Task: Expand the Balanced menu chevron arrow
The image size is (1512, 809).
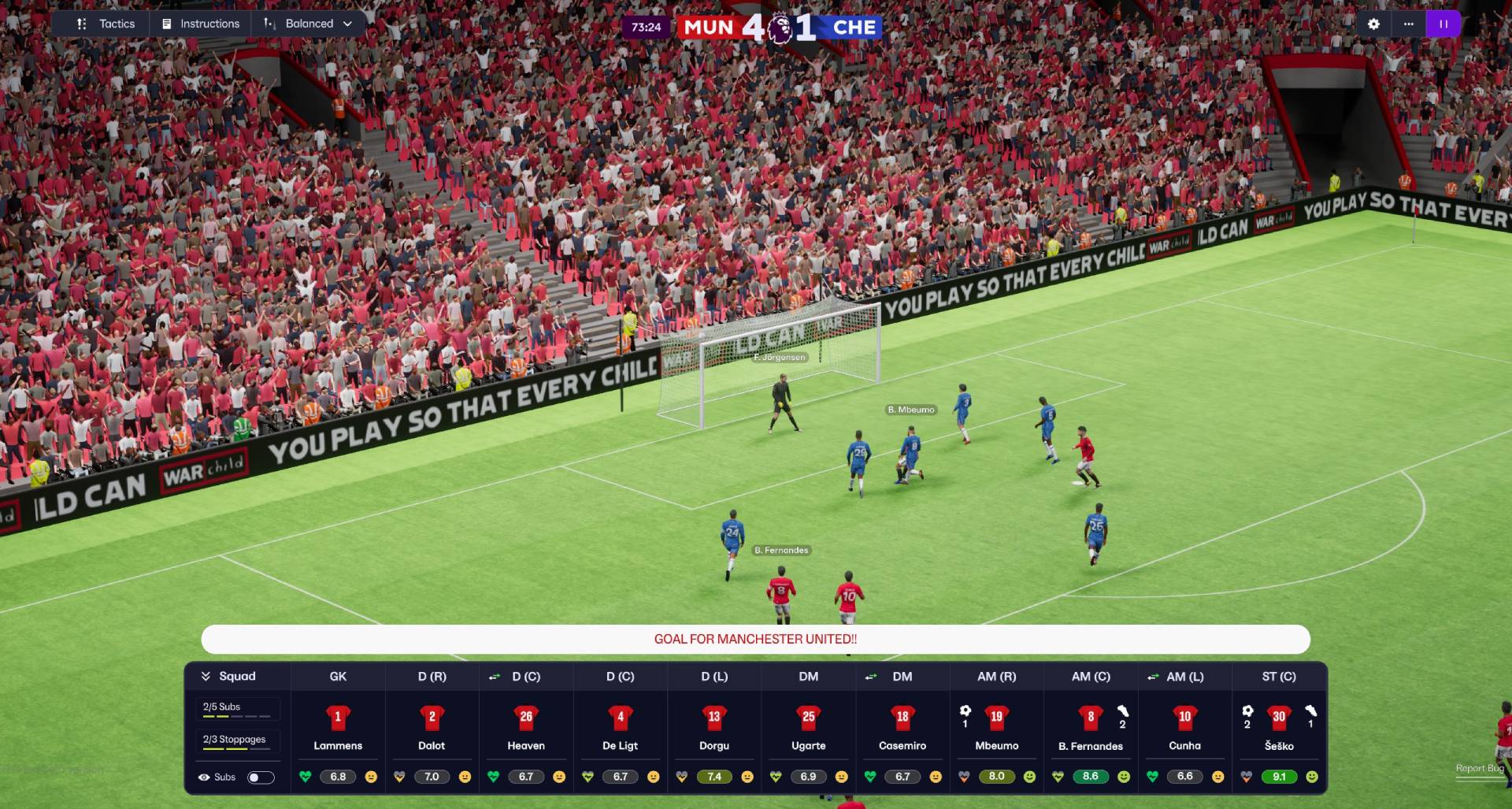Action: pos(347,24)
